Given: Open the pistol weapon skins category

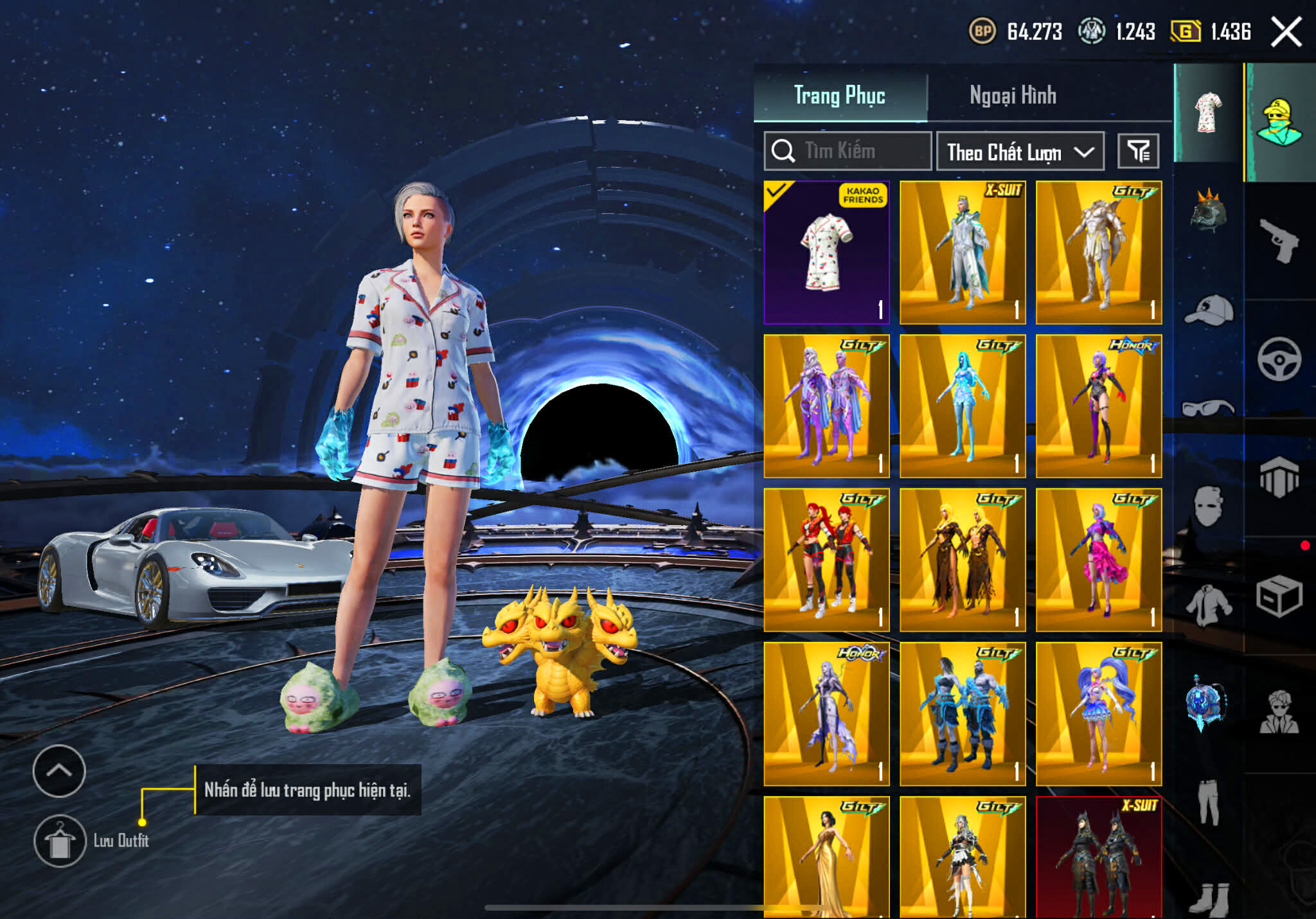Looking at the screenshot, I should (1279, 241).
